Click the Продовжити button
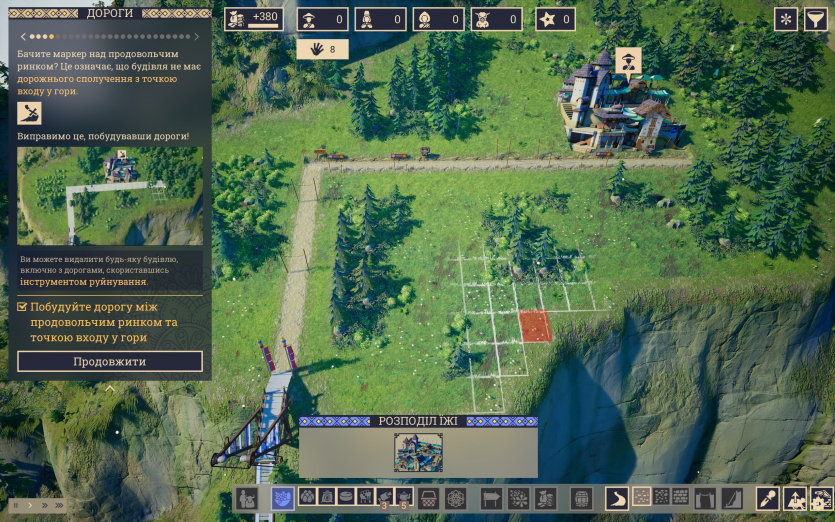Screen dimensions: 835x522 tap(110, 361)
